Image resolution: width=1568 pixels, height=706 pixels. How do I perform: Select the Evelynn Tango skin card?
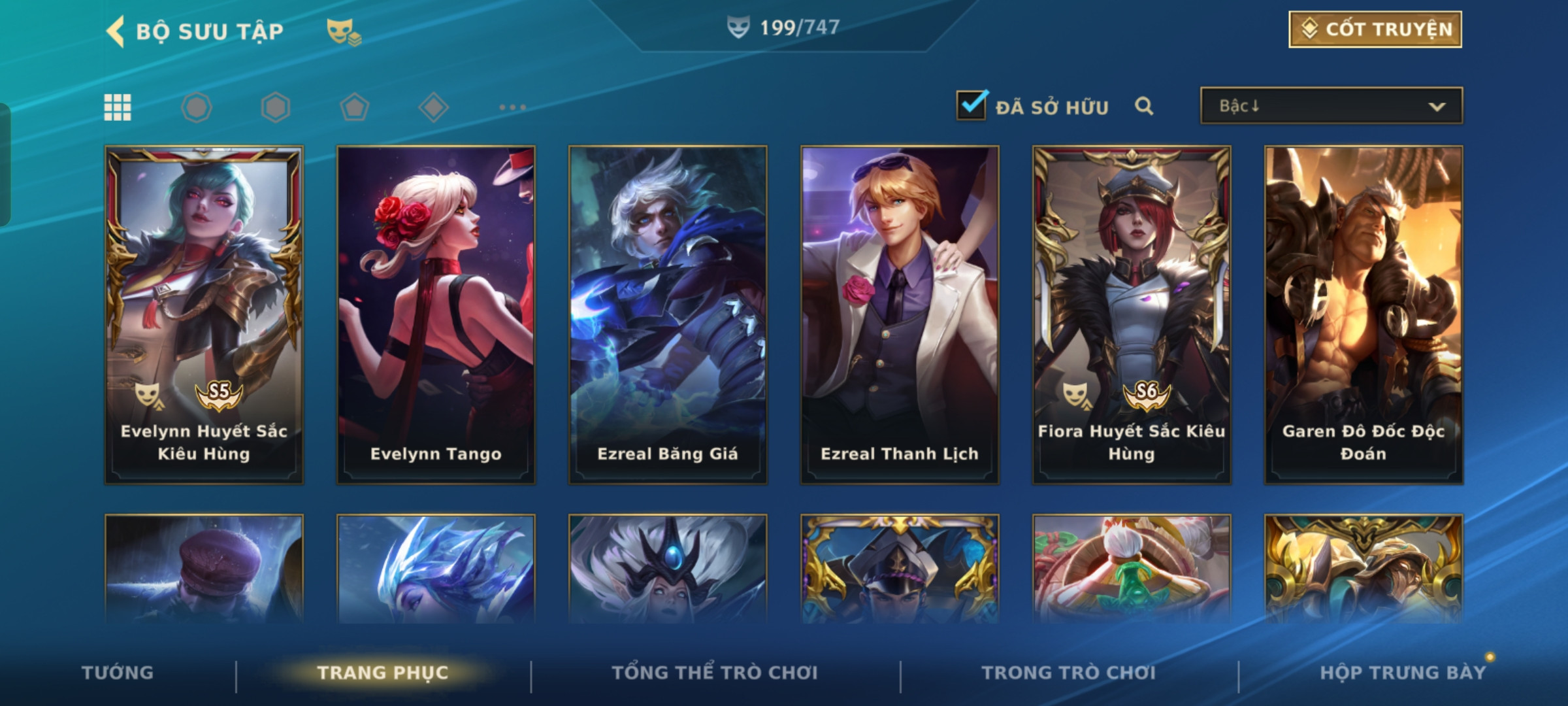tap(436, 314)
